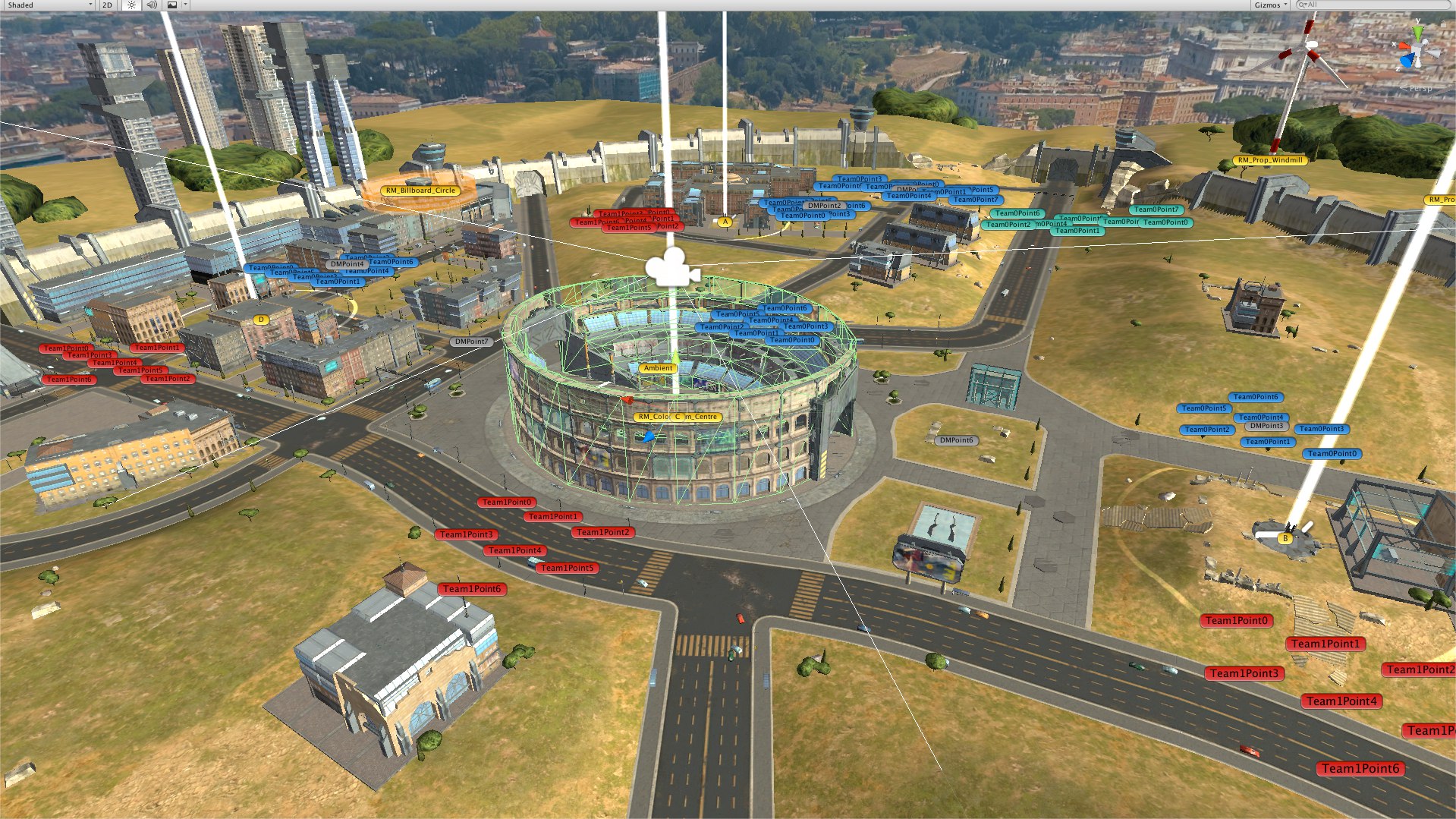Toggle scene audio speaker icon

point(152,5)
